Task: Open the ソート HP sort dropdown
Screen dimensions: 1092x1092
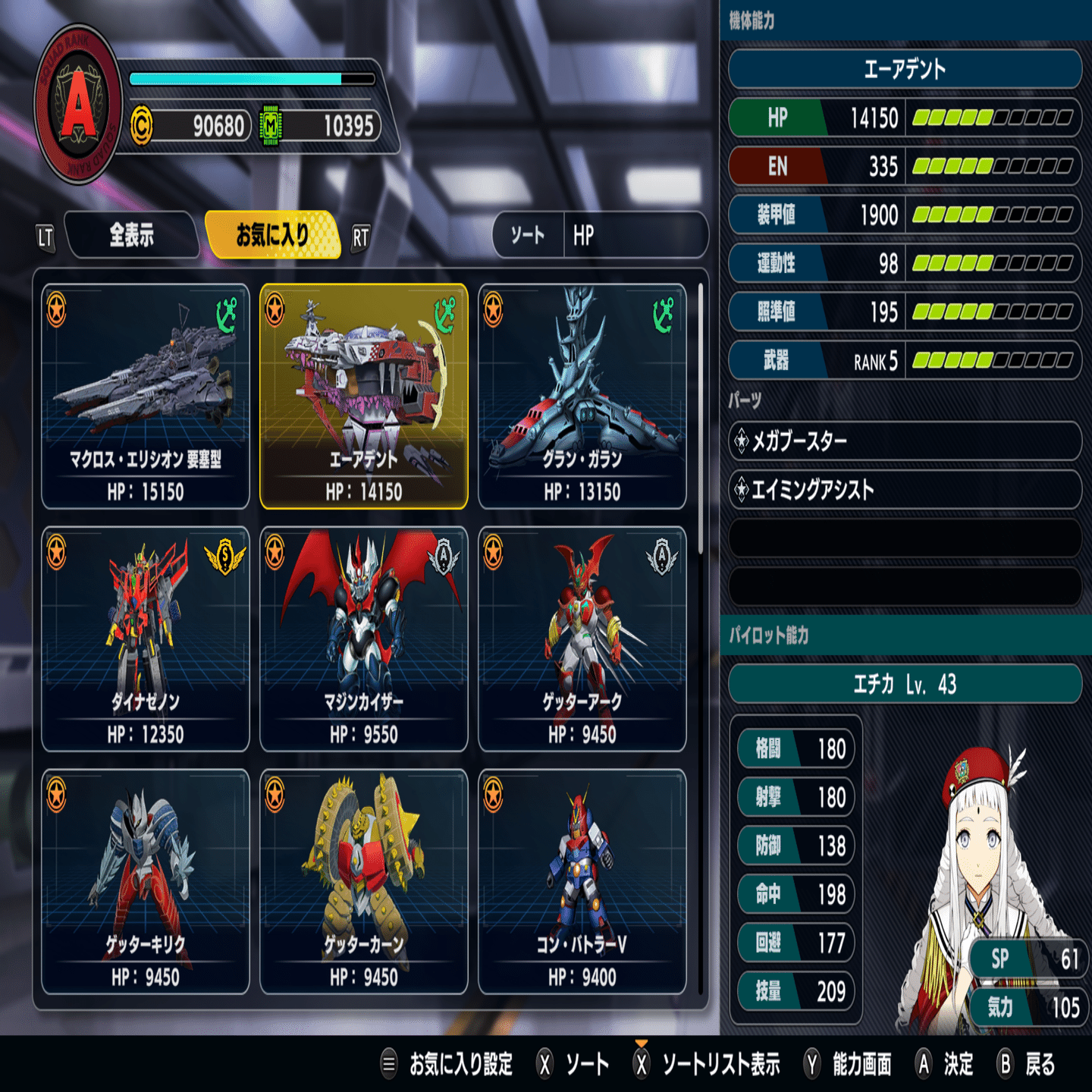Action: coord(600,235)
